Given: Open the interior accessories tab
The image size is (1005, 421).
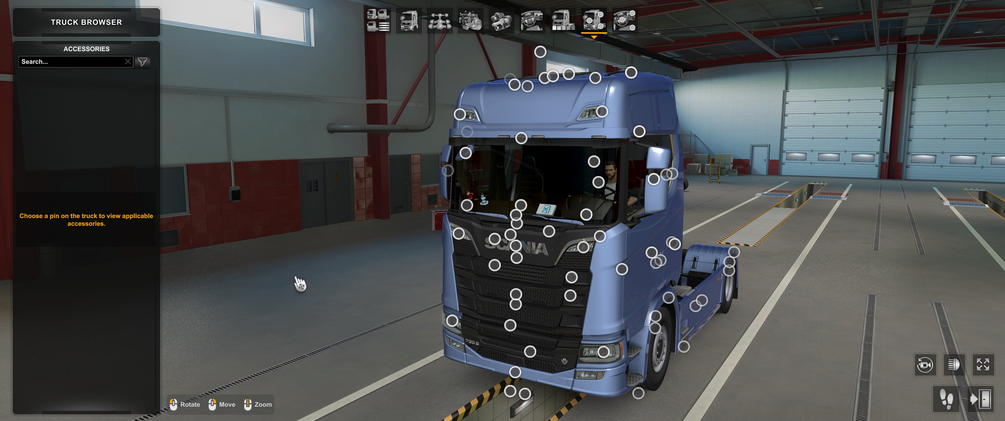Looking at the screenshot, I should 625,20.
